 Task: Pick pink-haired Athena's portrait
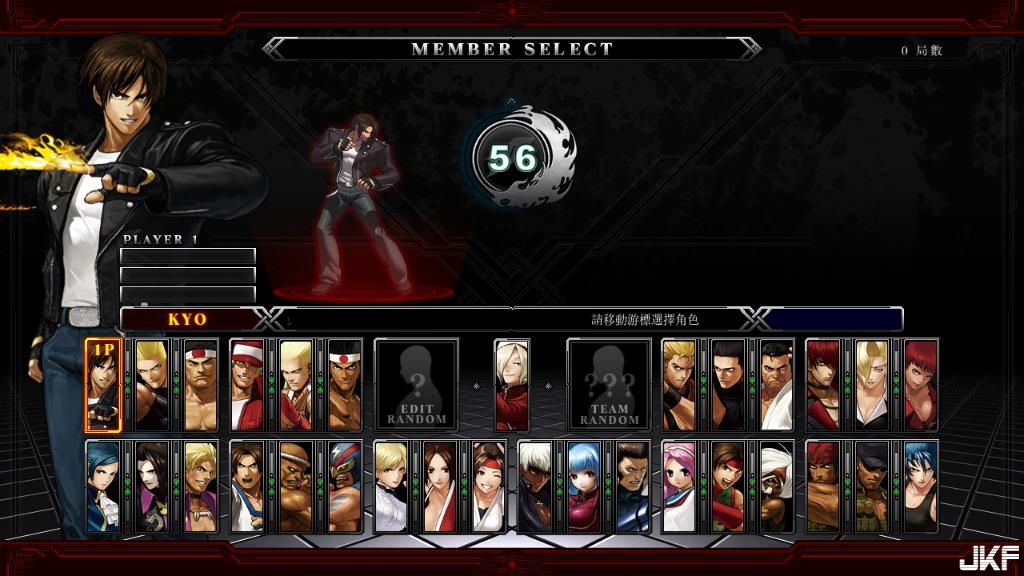[679, 487]
